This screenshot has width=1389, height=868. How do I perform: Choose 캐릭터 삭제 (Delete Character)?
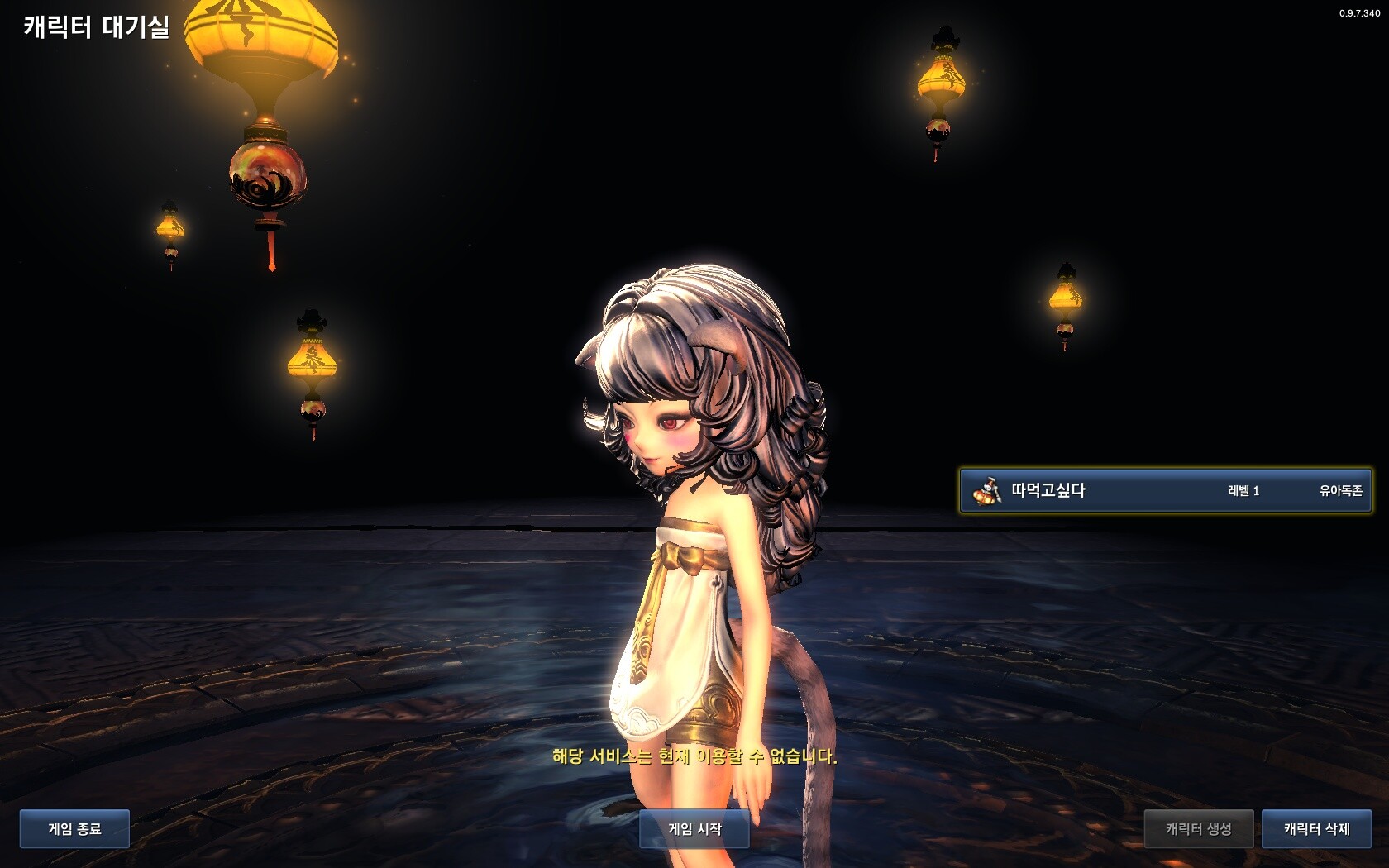[1316, 828]
